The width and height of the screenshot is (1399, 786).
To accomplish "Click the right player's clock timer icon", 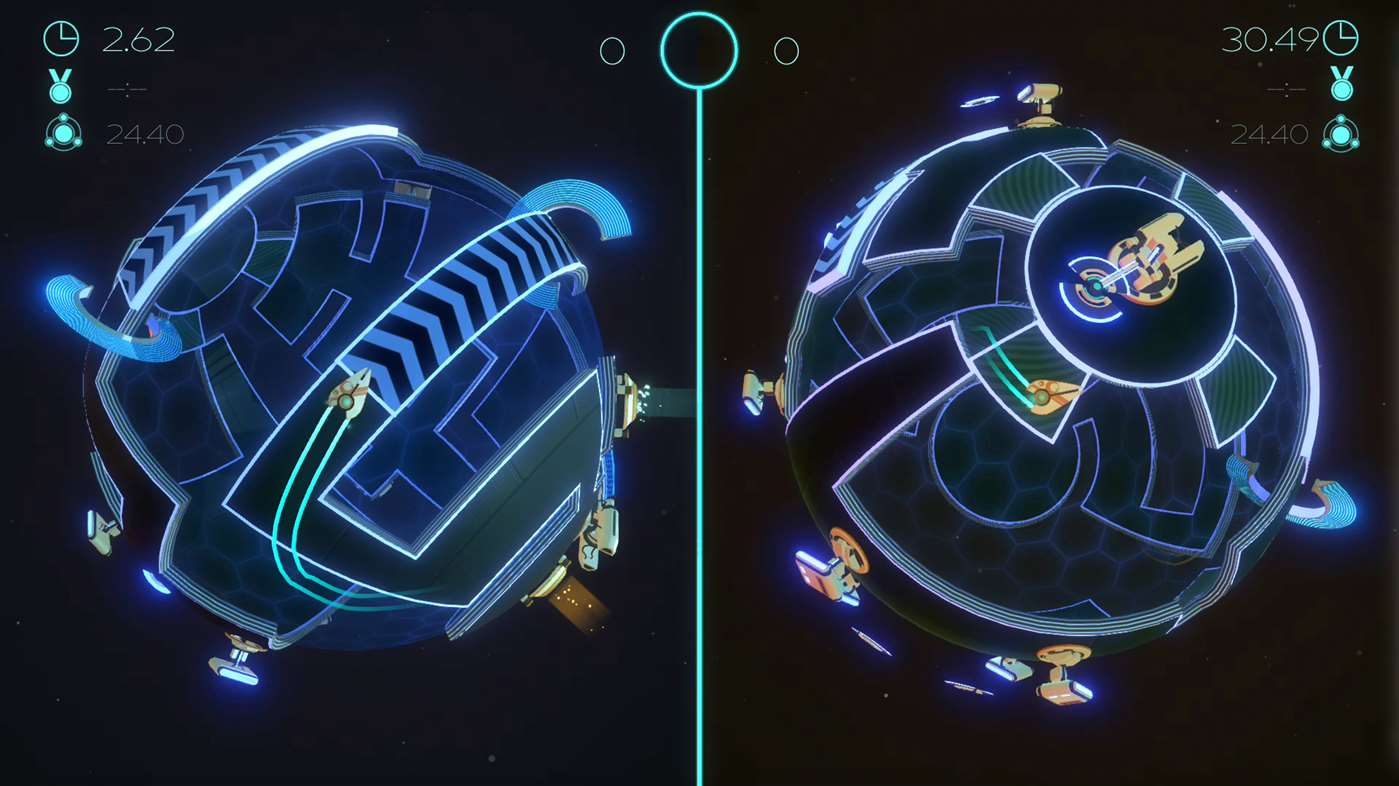I will (1340, 39).
